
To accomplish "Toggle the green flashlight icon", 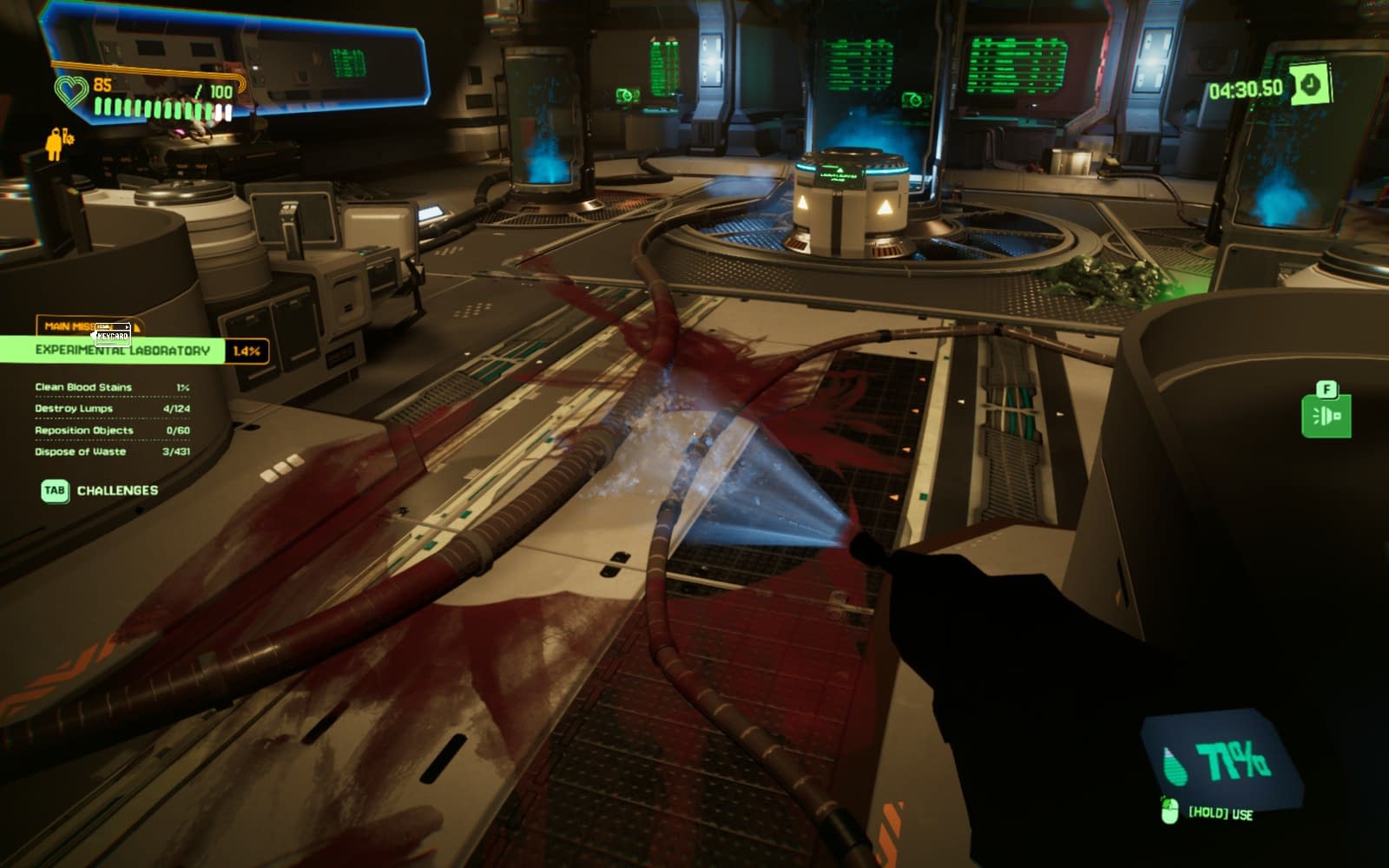I will coord(1326,416).
